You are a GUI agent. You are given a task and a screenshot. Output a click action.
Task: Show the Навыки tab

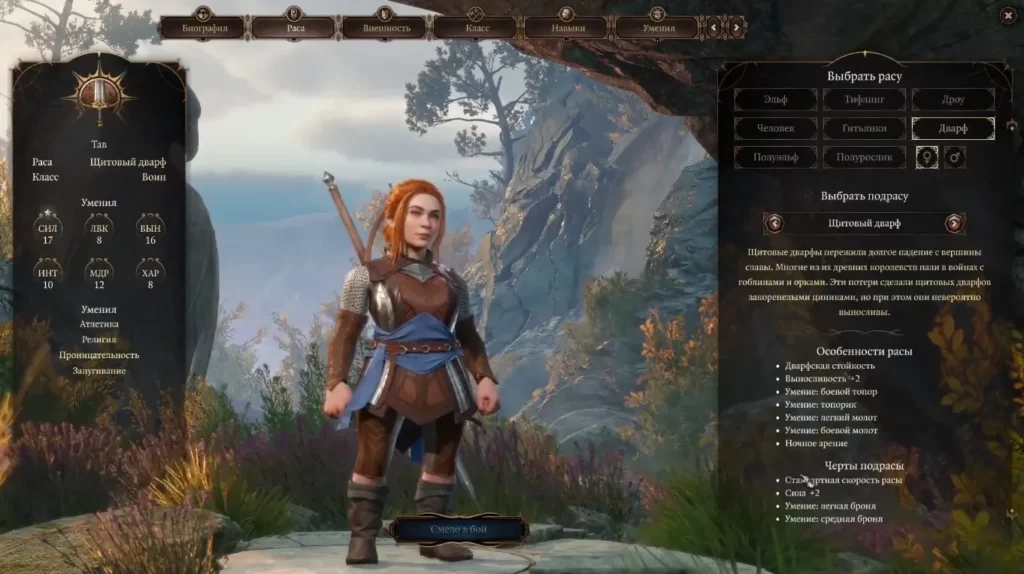566,27
